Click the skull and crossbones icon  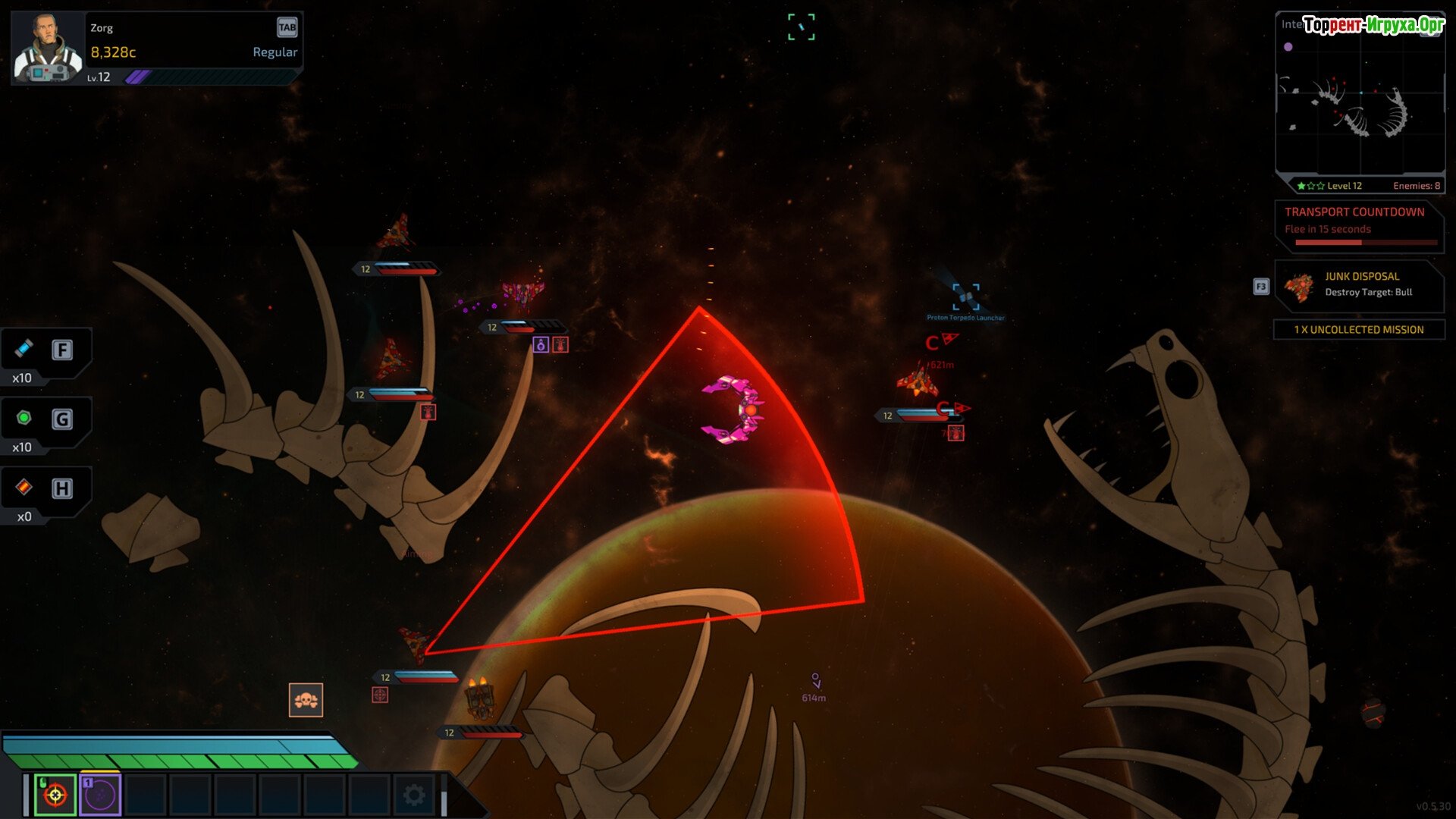[x=306, y=700]
